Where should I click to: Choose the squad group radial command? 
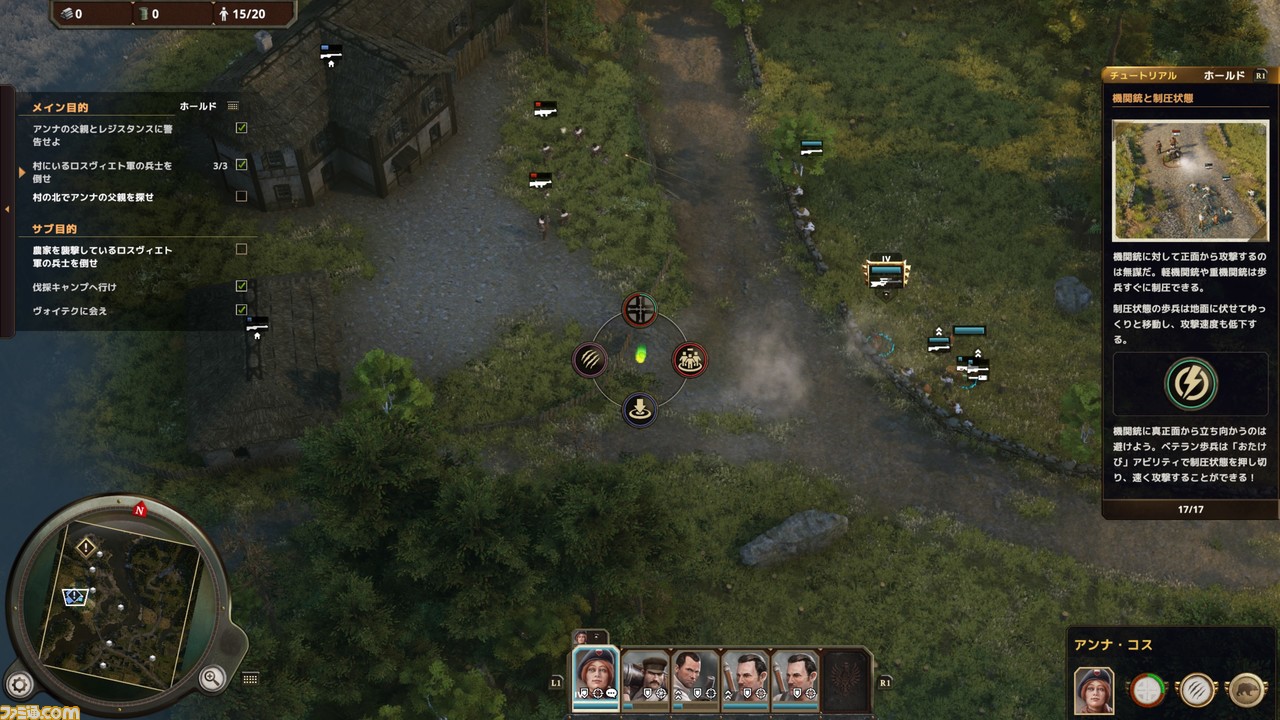(689, 360)
